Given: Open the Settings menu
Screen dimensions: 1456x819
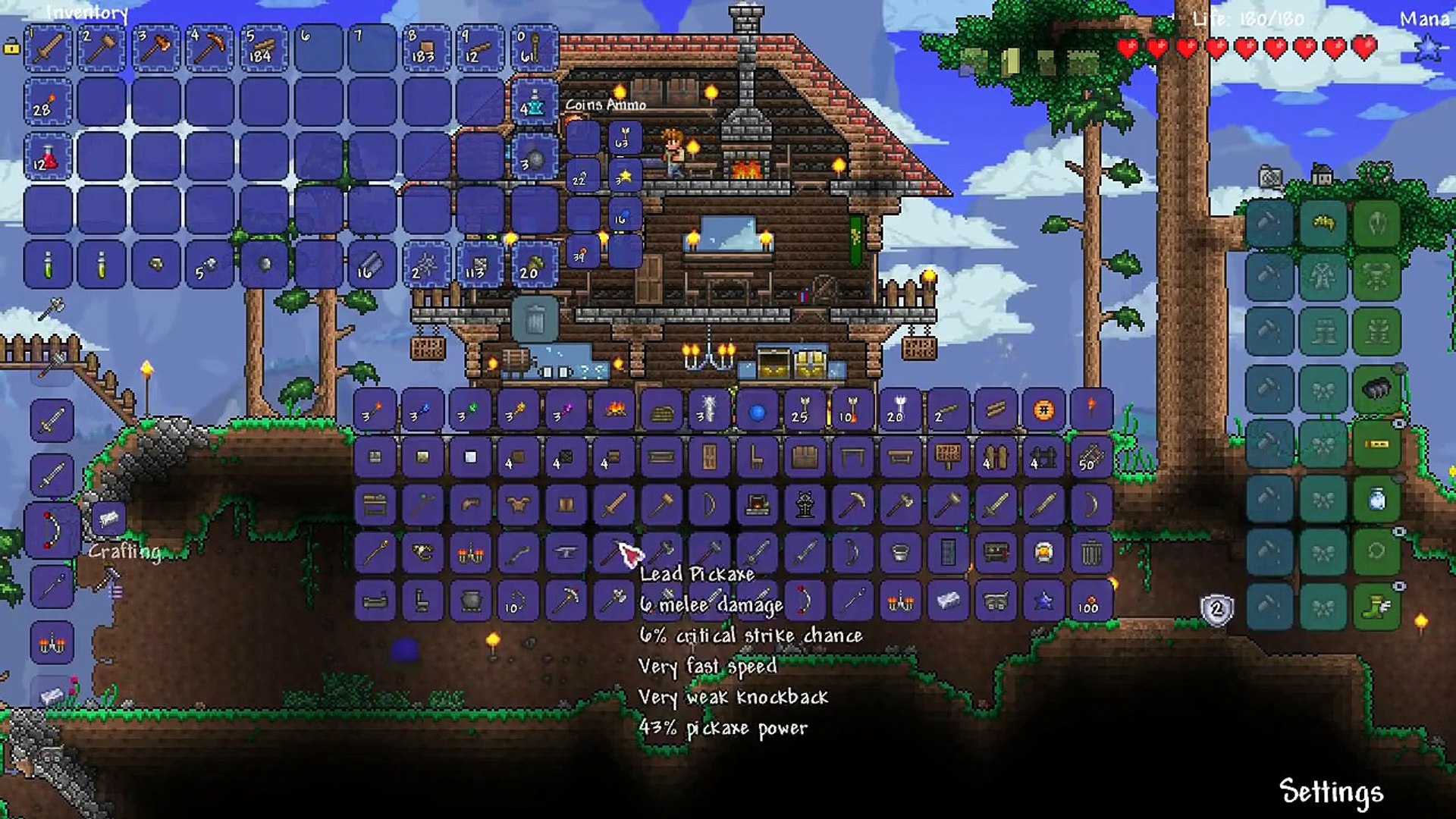Looking at the screenshot, I should click(1331, 792).
